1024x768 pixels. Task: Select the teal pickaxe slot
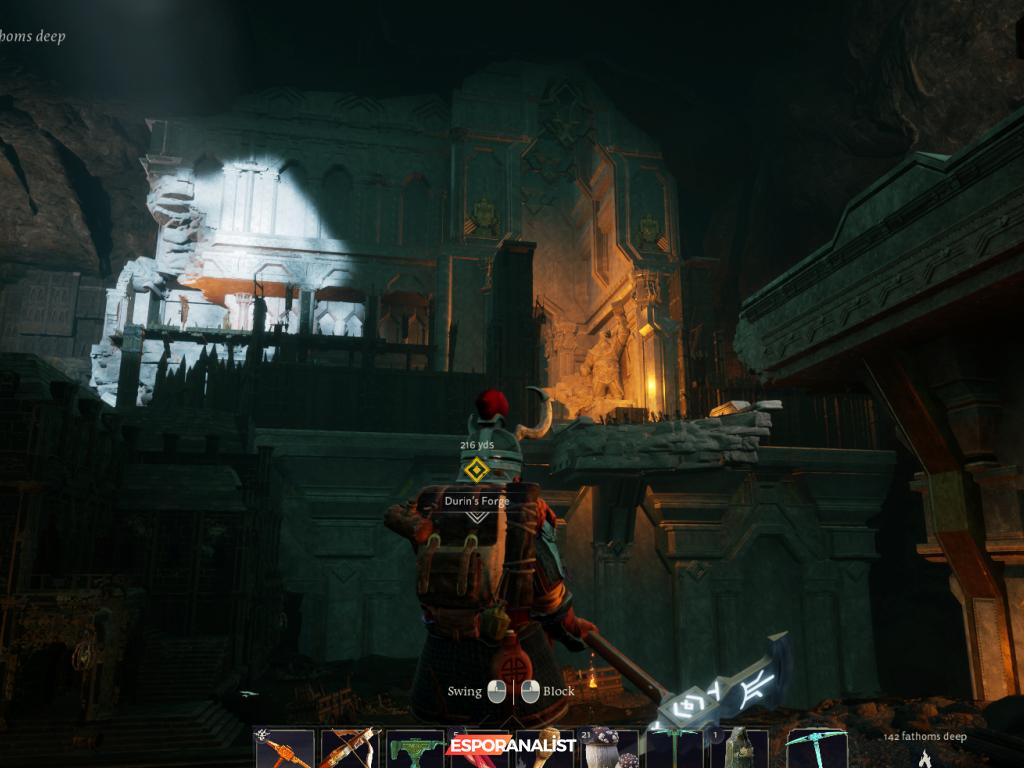pyautogui.click(x=815, y=749)
